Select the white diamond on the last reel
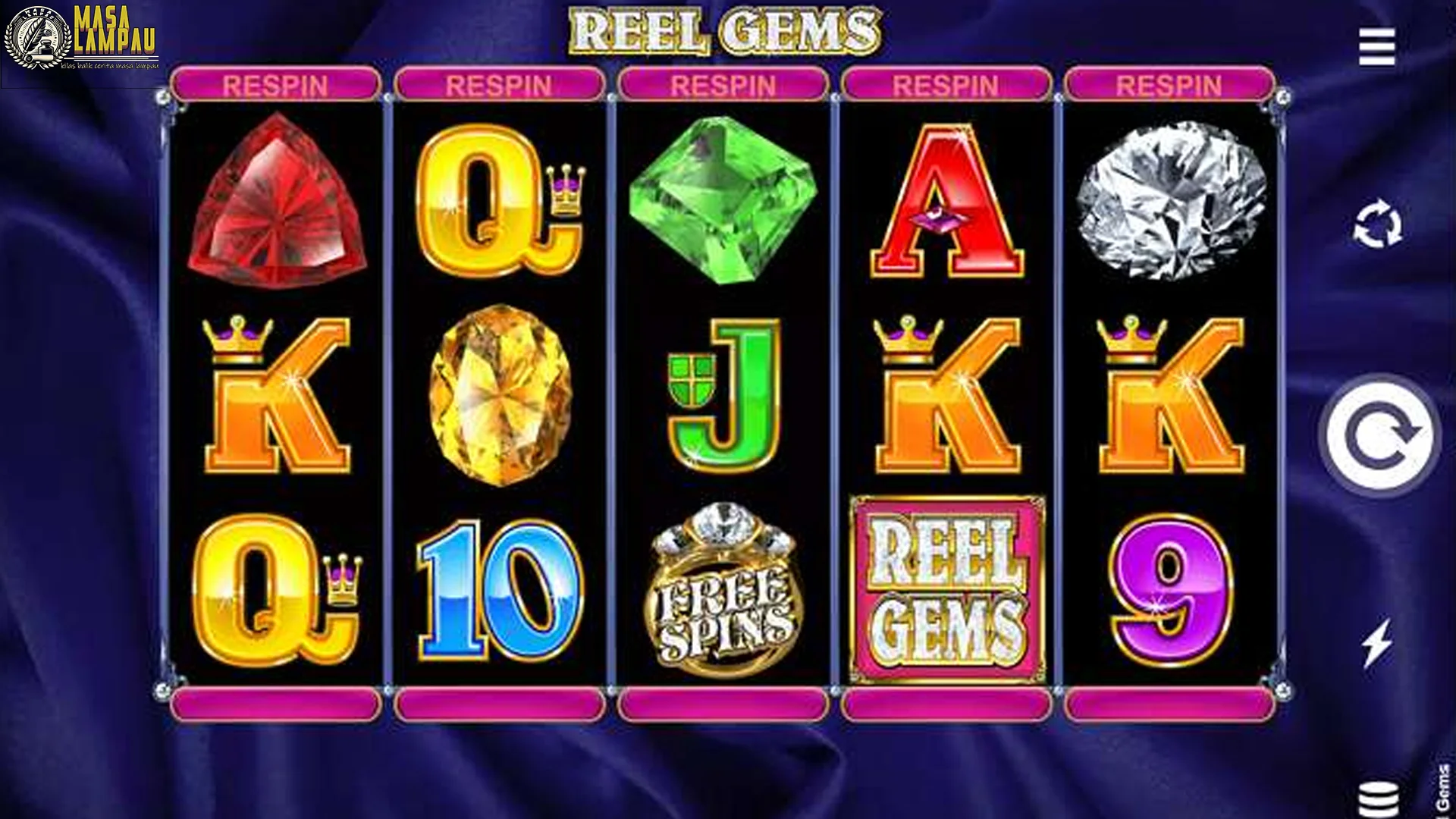This screenshot has width=1456, height=819. tap(1172, 201)
